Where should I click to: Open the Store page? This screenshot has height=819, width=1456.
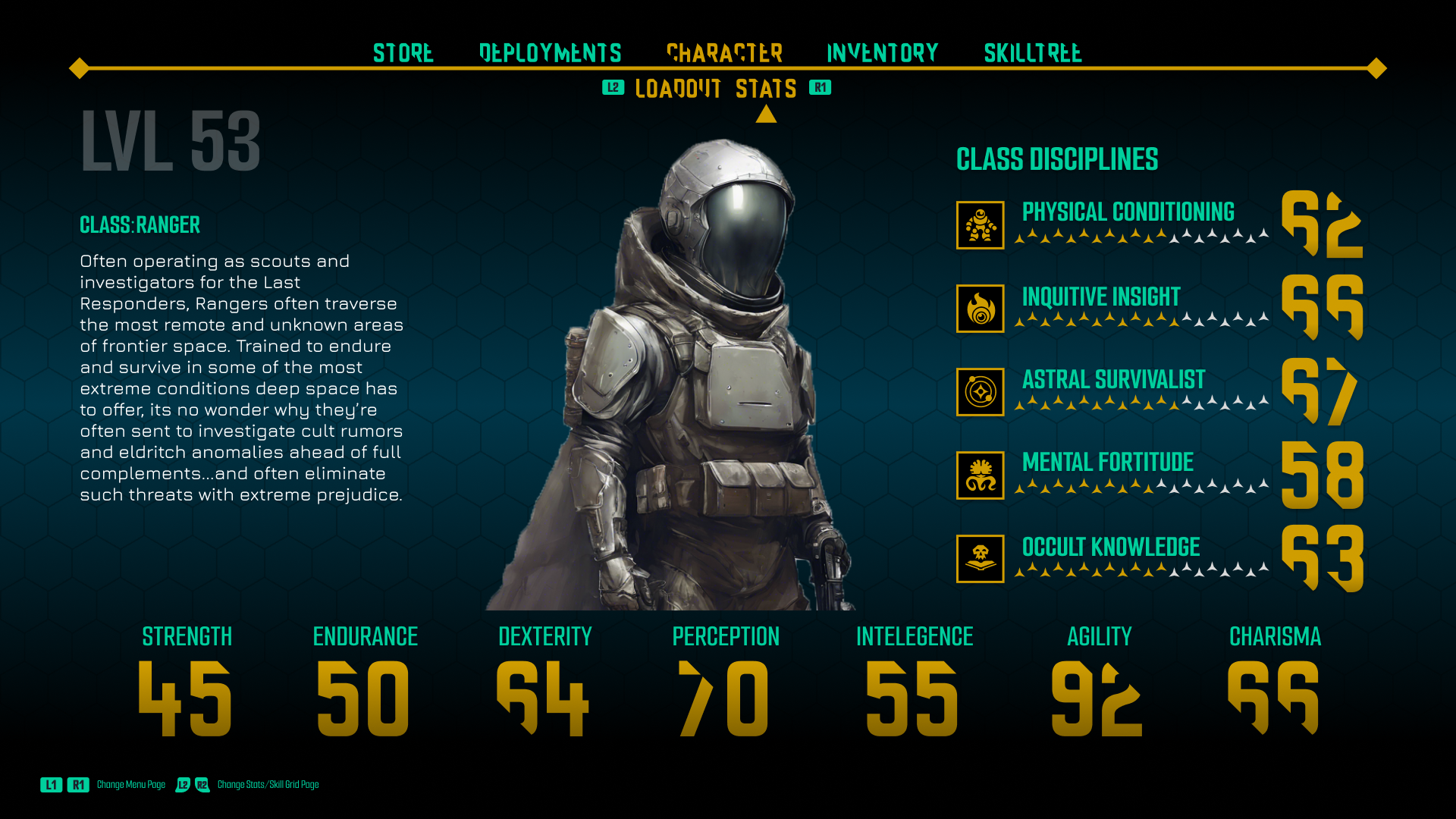[403, 52]
